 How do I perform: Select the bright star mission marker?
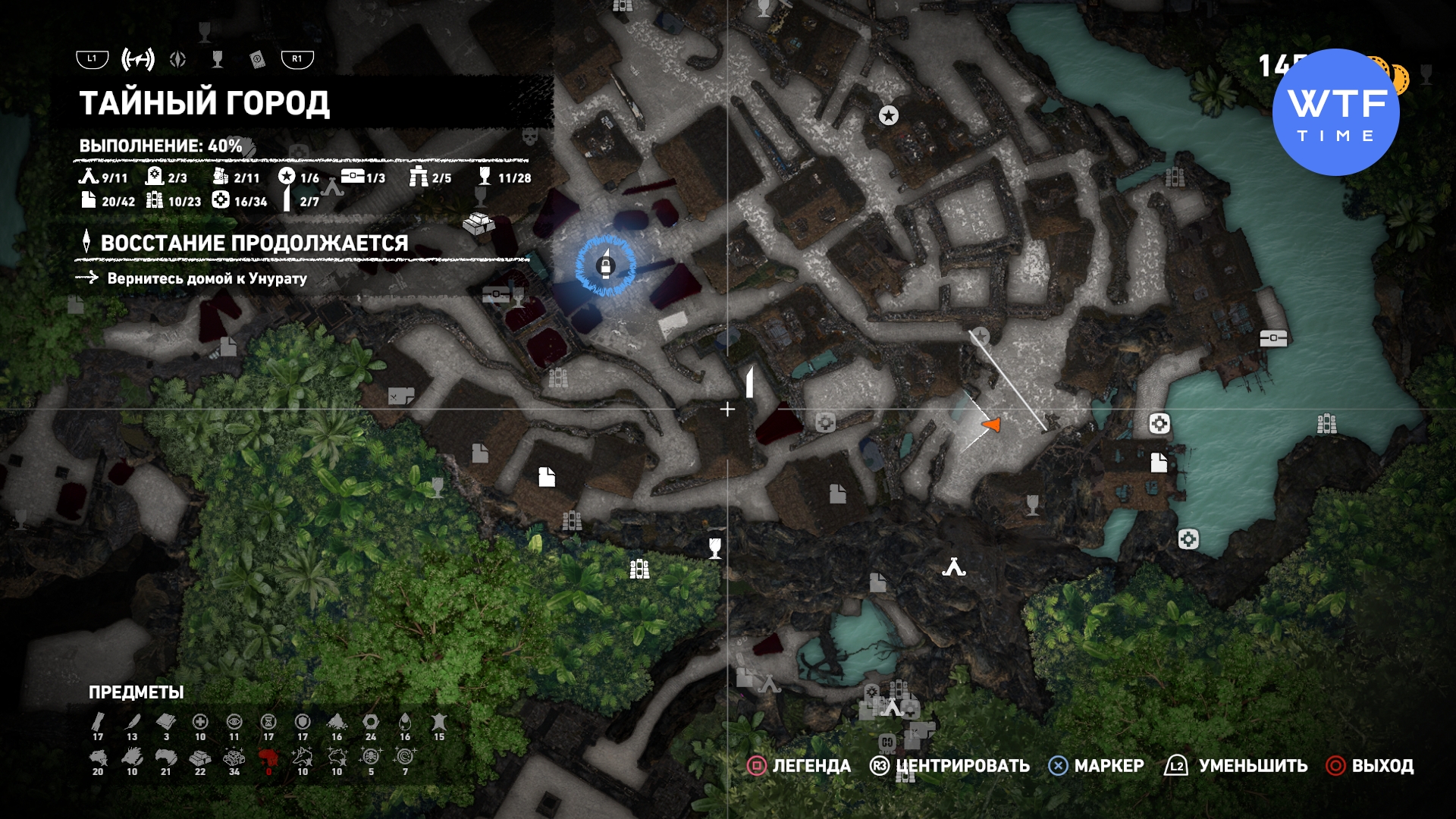point(888,115)
